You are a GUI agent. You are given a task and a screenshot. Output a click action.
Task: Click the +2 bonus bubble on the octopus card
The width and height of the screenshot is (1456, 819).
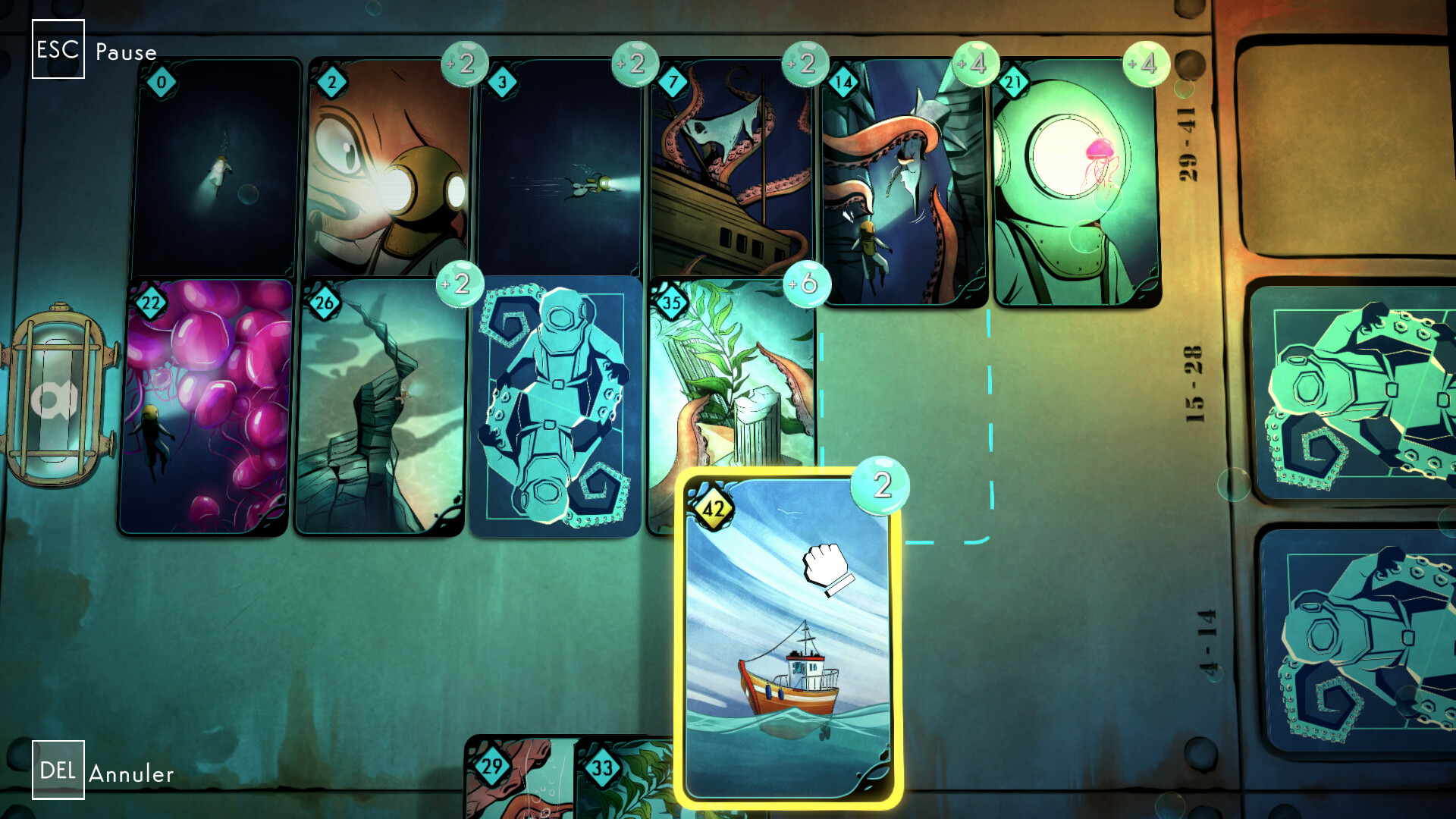(464, 65)
